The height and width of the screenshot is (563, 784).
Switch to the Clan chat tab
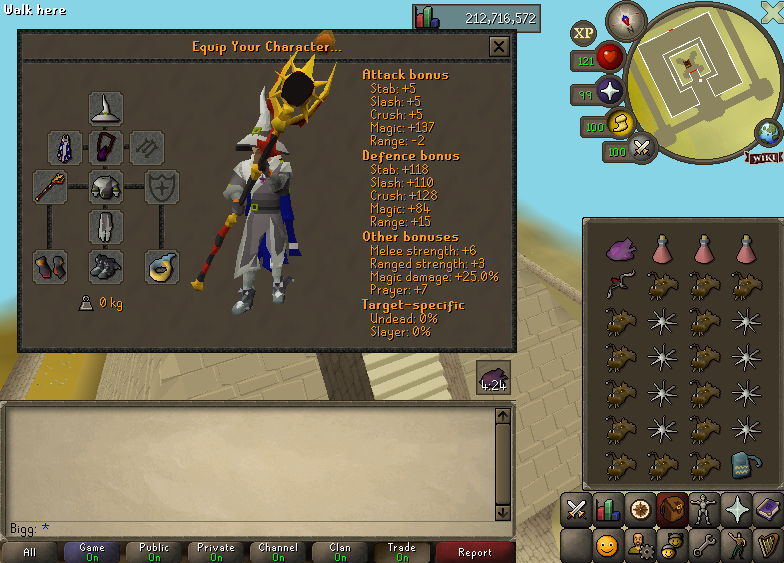[340, 552]
